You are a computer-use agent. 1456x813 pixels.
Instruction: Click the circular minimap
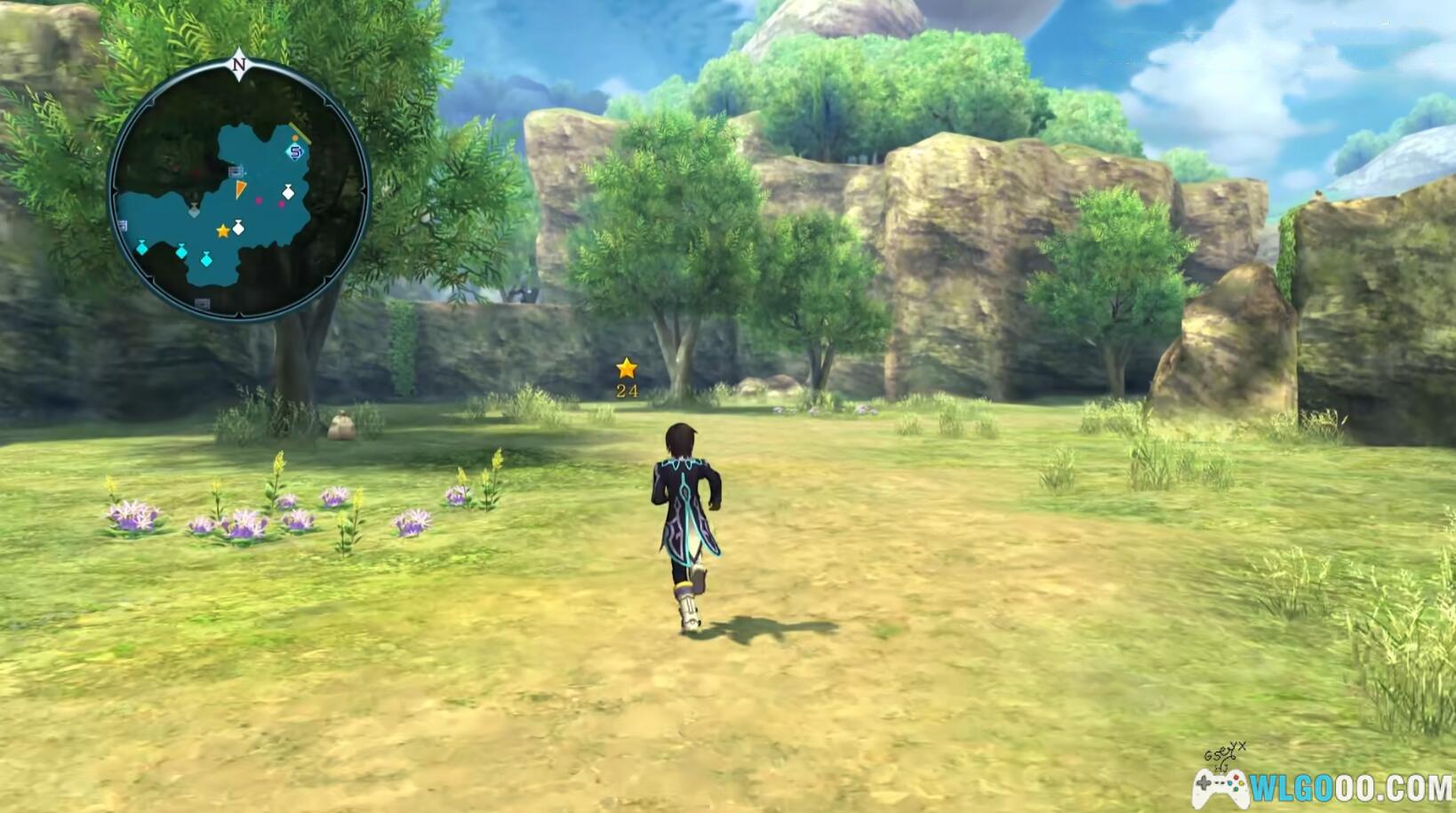238,188
